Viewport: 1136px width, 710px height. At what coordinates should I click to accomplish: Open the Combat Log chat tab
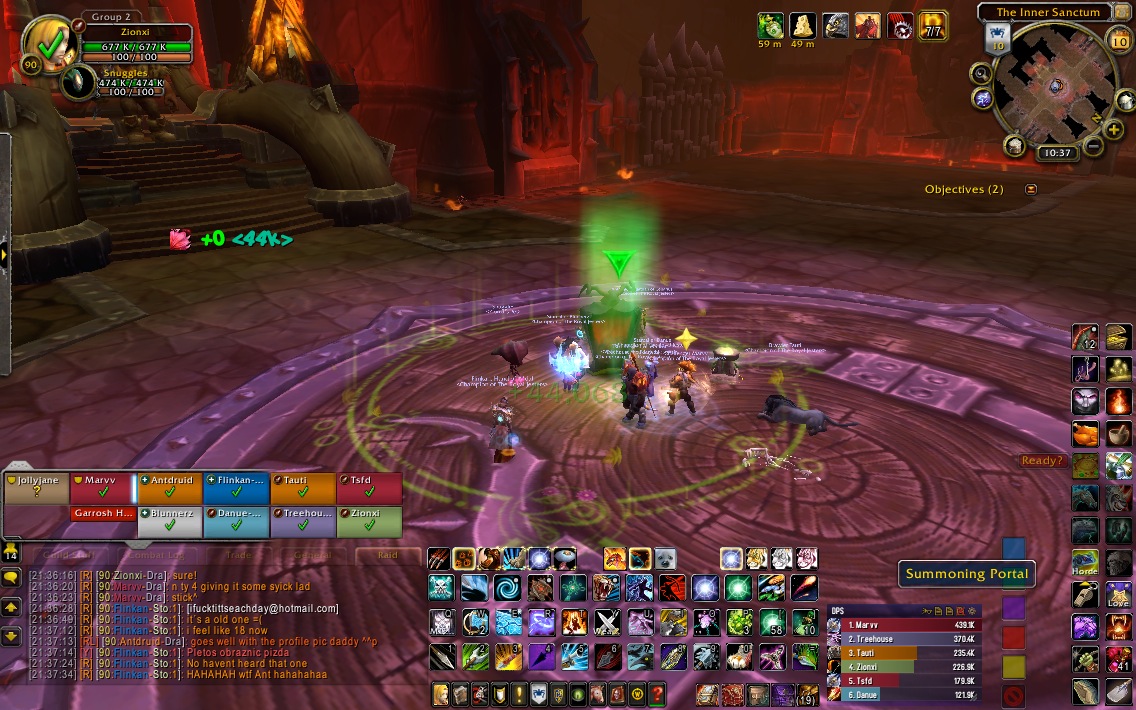coord(155,555)
